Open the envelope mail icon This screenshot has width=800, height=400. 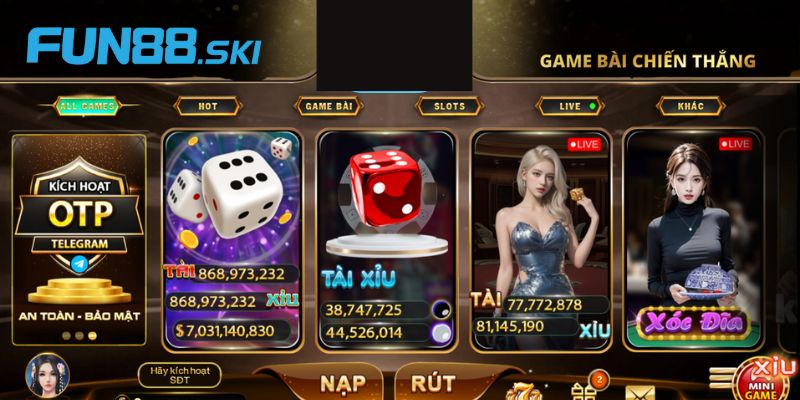click(x=640, y=390)
